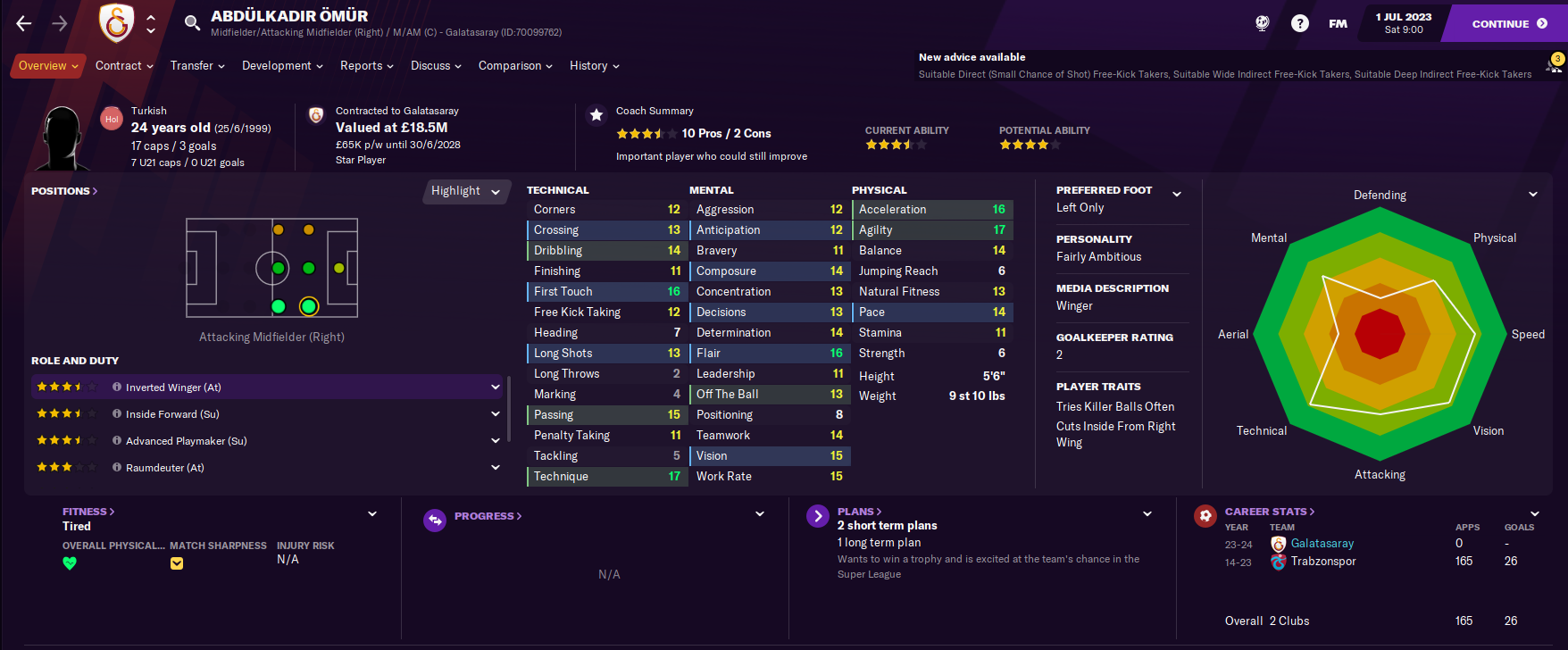Screen dimensions: 1568x650
Task: Open the FM menu
Action: tap(1338, 24)
